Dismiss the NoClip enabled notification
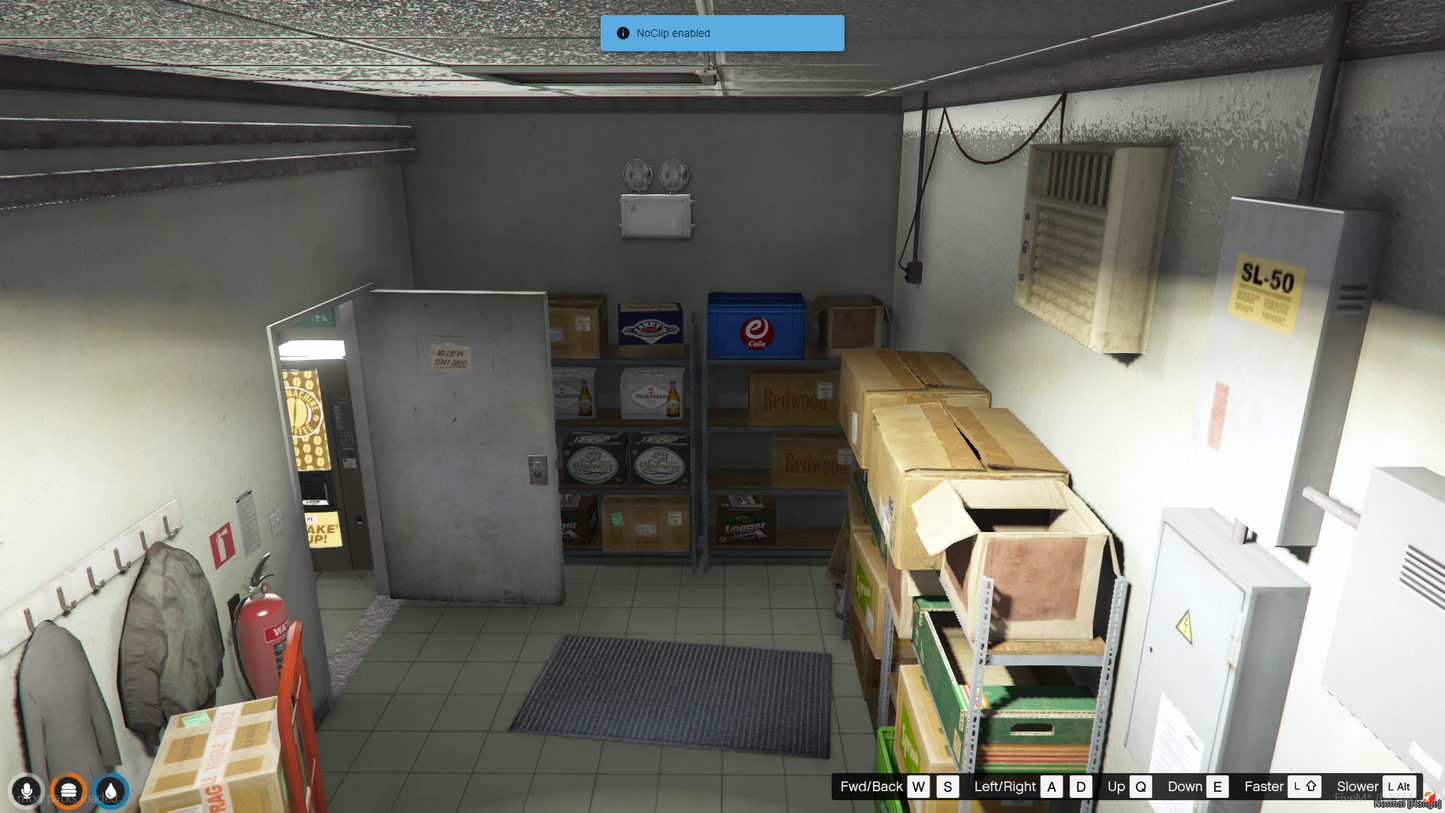 pyautogui.click(x=721, y=33)
